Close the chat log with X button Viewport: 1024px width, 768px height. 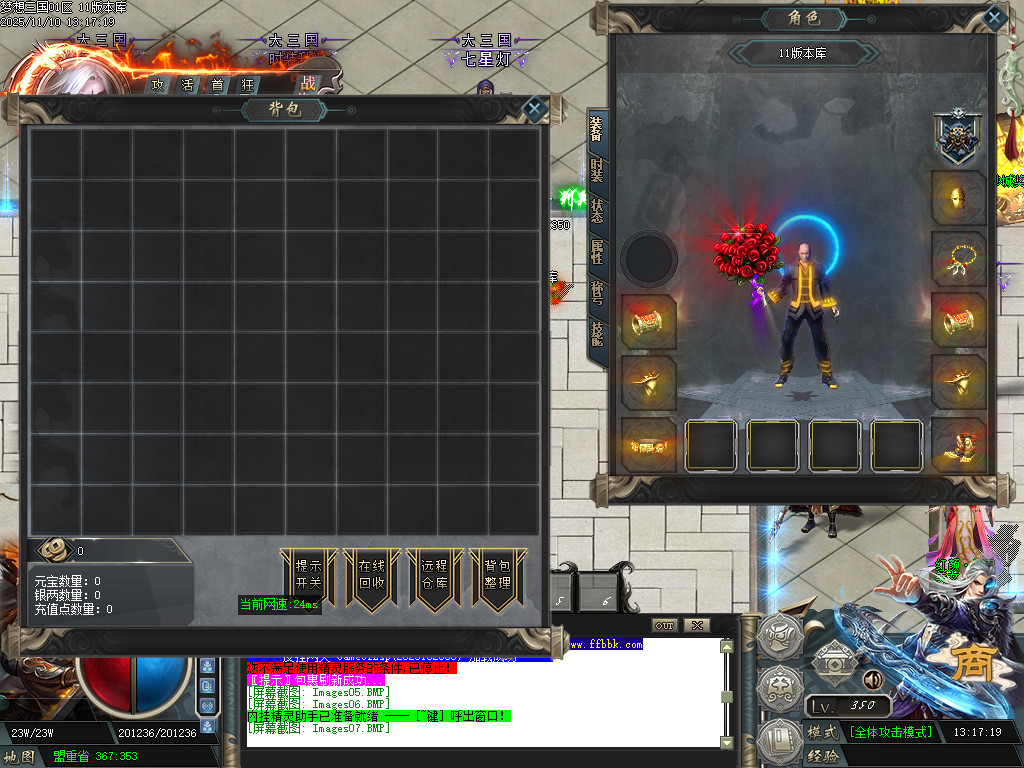(696, 625)
